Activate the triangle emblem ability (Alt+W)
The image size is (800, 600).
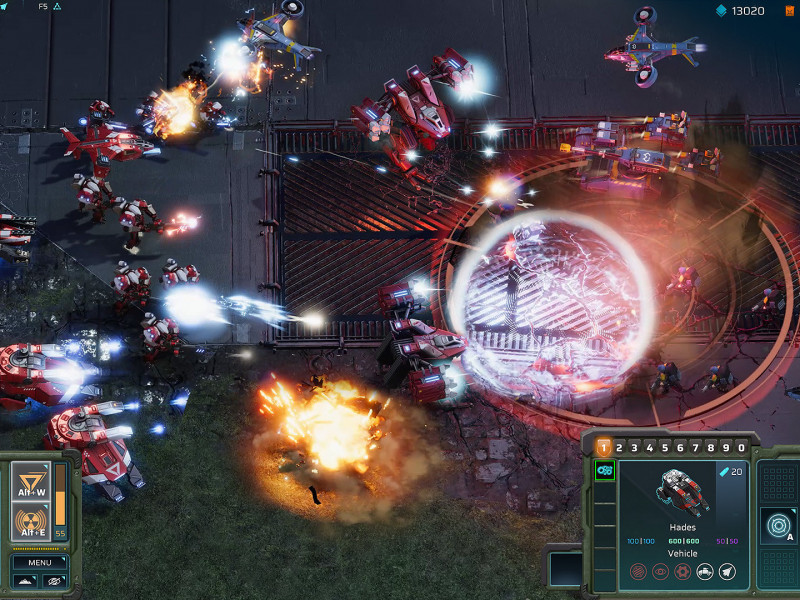click(x=31, y=484)
